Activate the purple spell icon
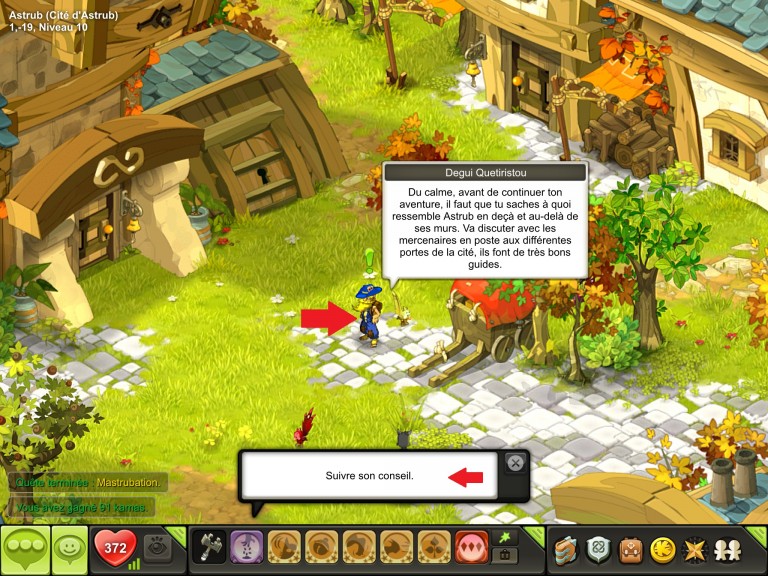 pyautogui.click(x=246, y=548)
